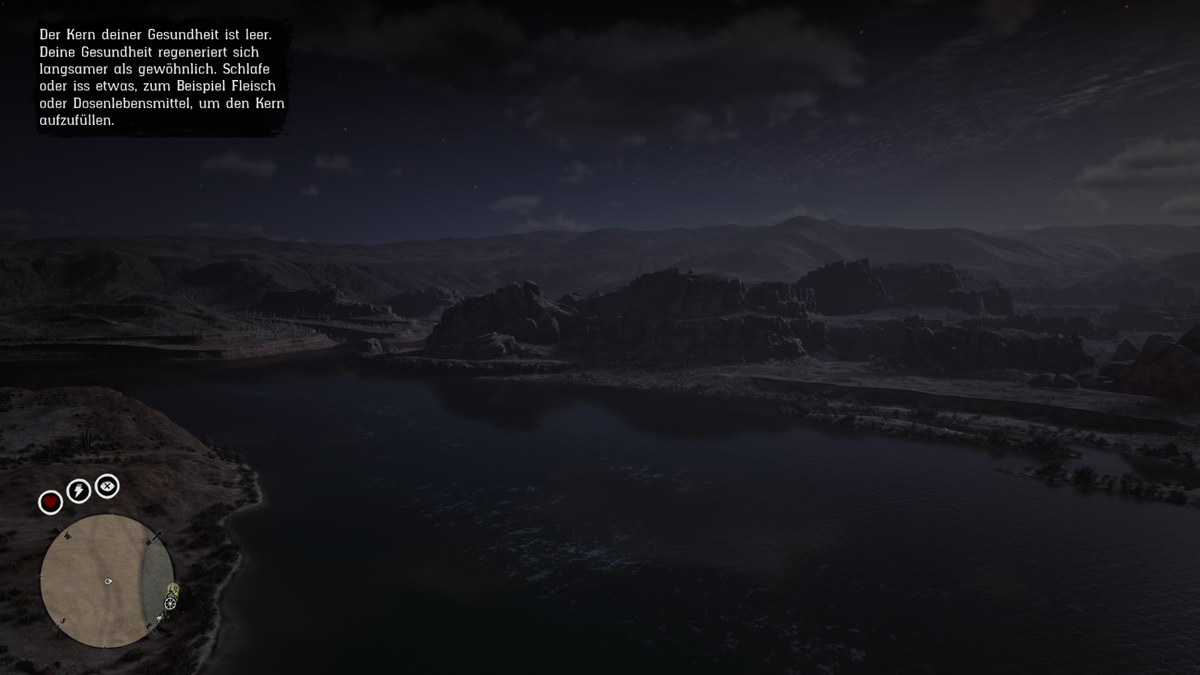This screenshot has height=675, width=1200.
Task: Select the Dead Eye core icon
Action: tap(107, 486)
